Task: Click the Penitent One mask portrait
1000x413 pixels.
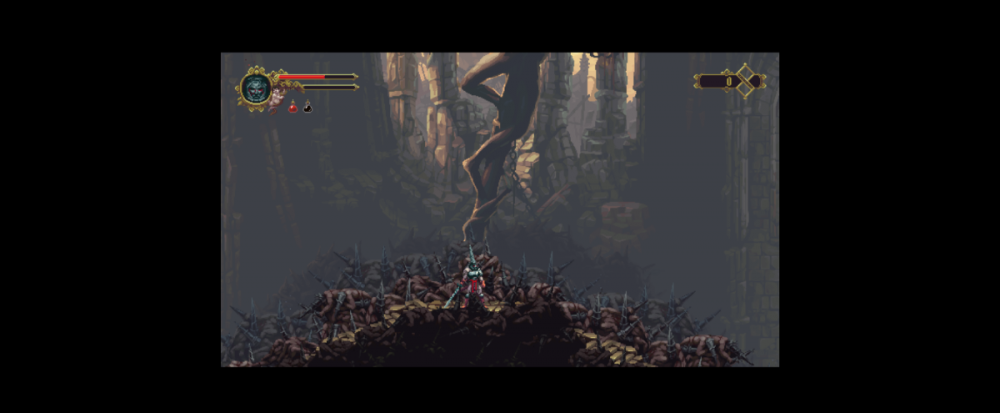Action: coord(255,87)
